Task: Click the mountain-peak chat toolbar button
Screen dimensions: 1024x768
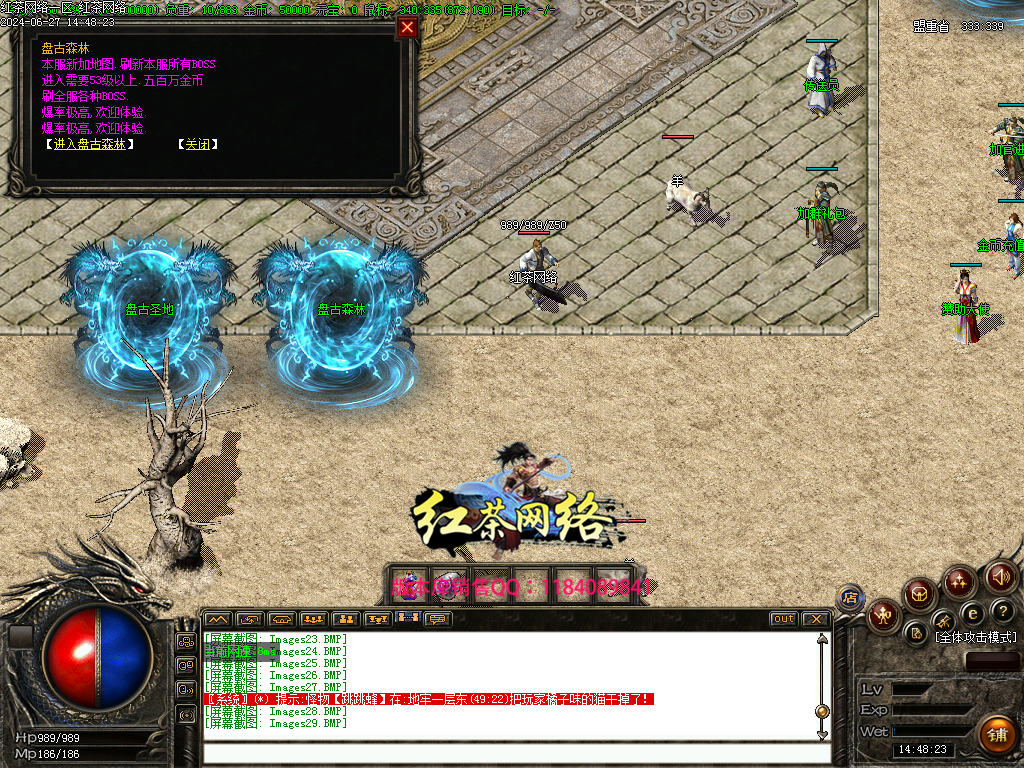Action: tap(217, 619)
